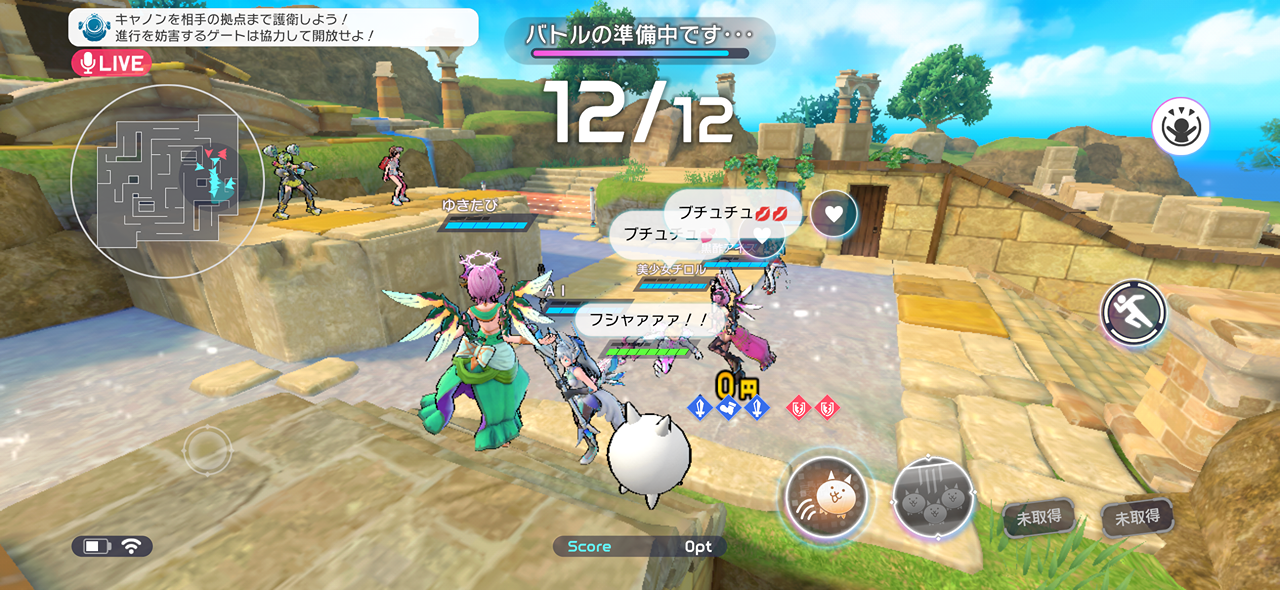Tap the pink LIVE microphone button
Screen dimensions: 1280x590
click(x=111, y=64)
